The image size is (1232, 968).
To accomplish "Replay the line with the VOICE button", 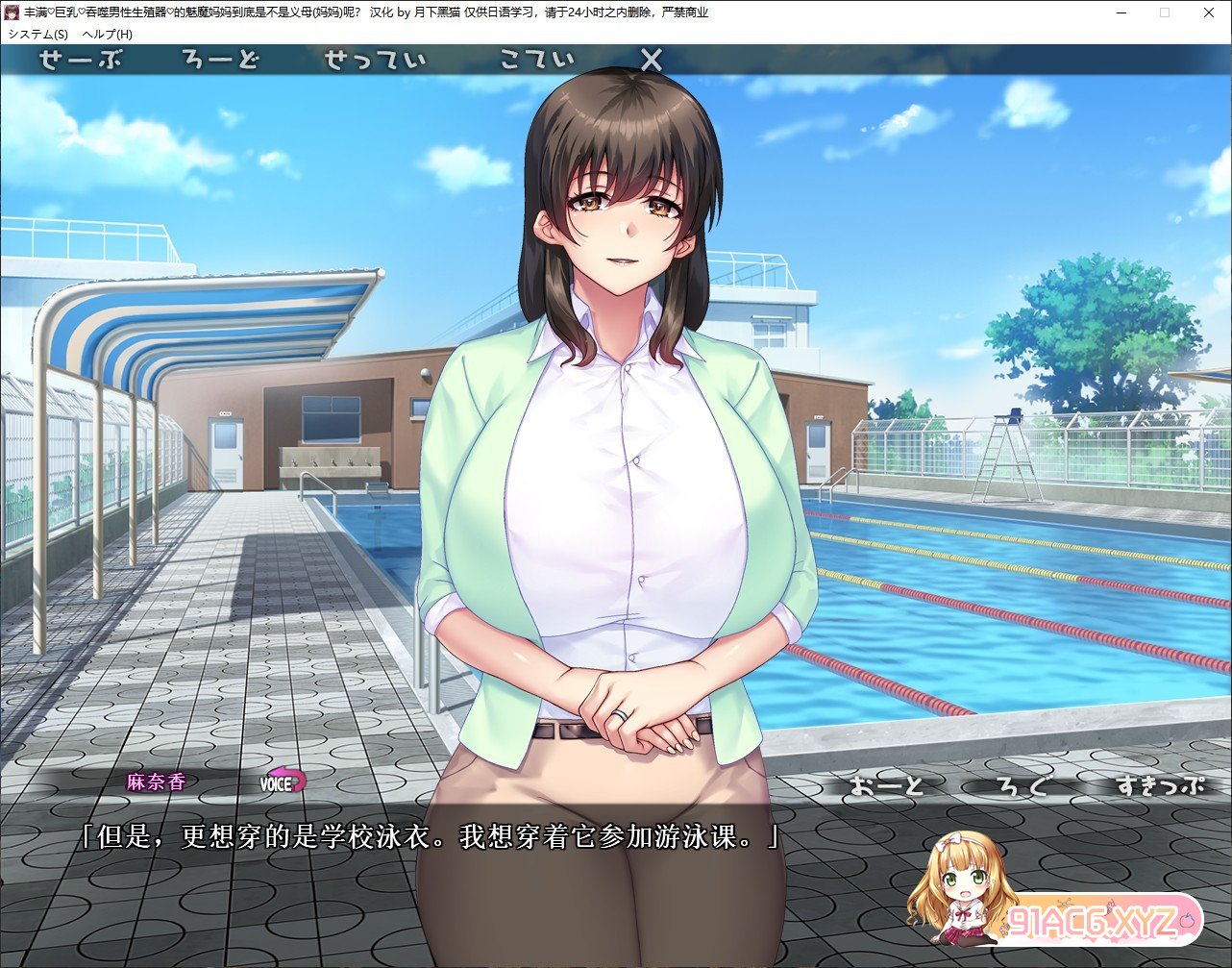I will point(283,782).
